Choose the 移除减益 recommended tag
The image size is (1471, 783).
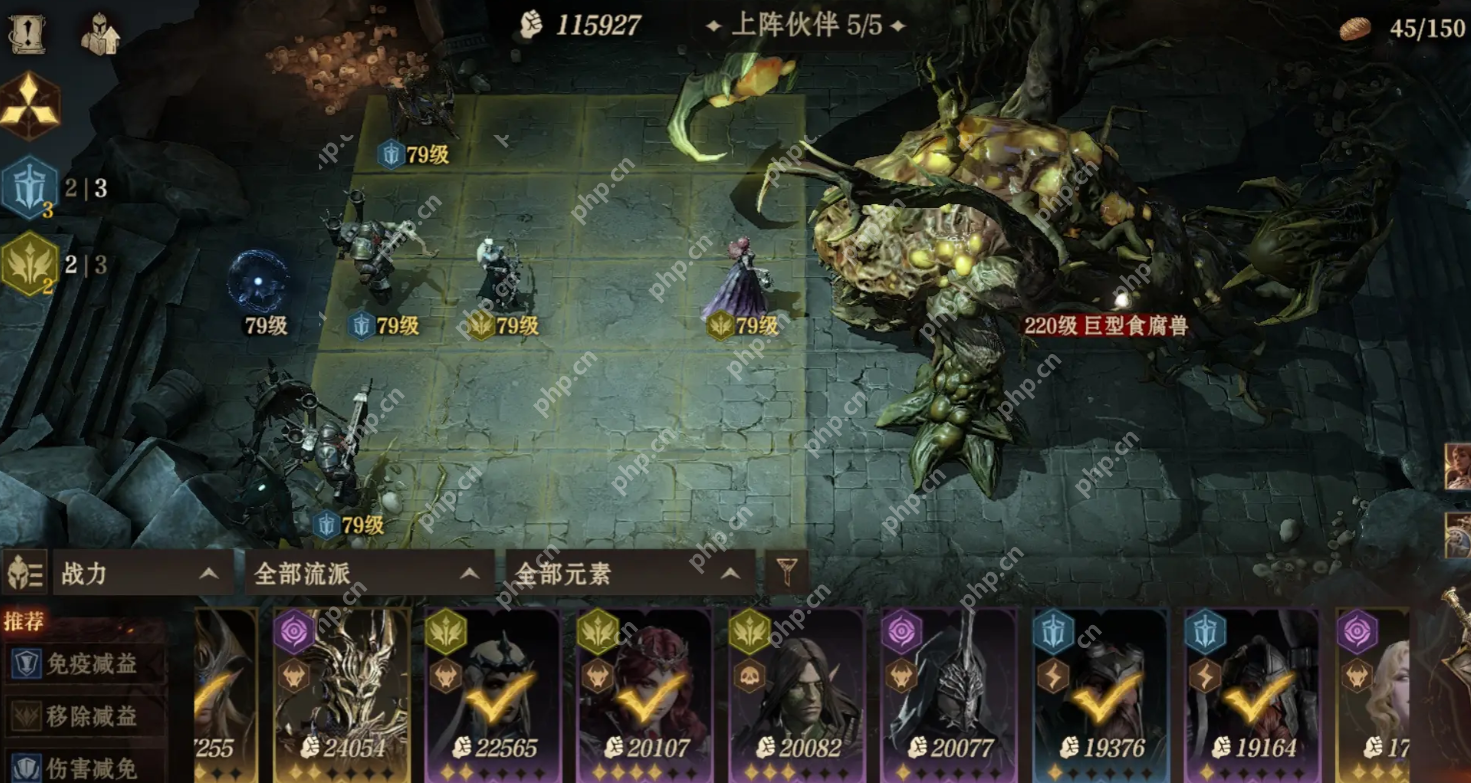(x=85, y=716)
